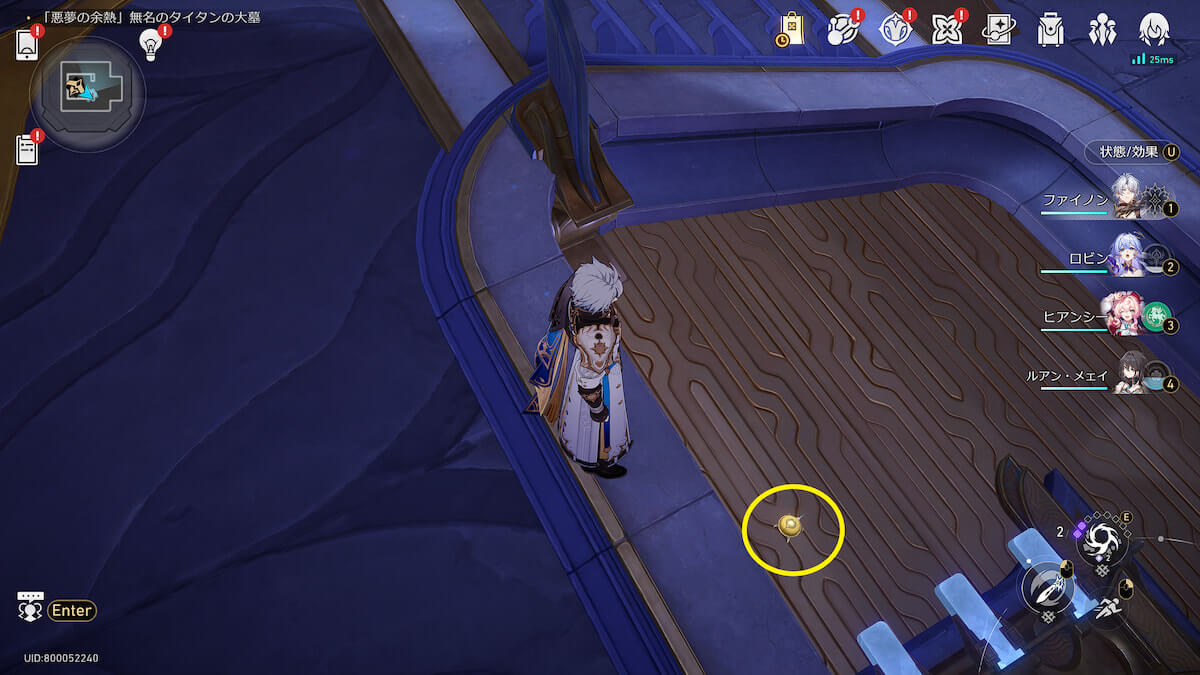The height and width of the screenshot is (675, 1200).
Task: Activate the swirling vortex technique skill
Action: [x=1102, y=541]
